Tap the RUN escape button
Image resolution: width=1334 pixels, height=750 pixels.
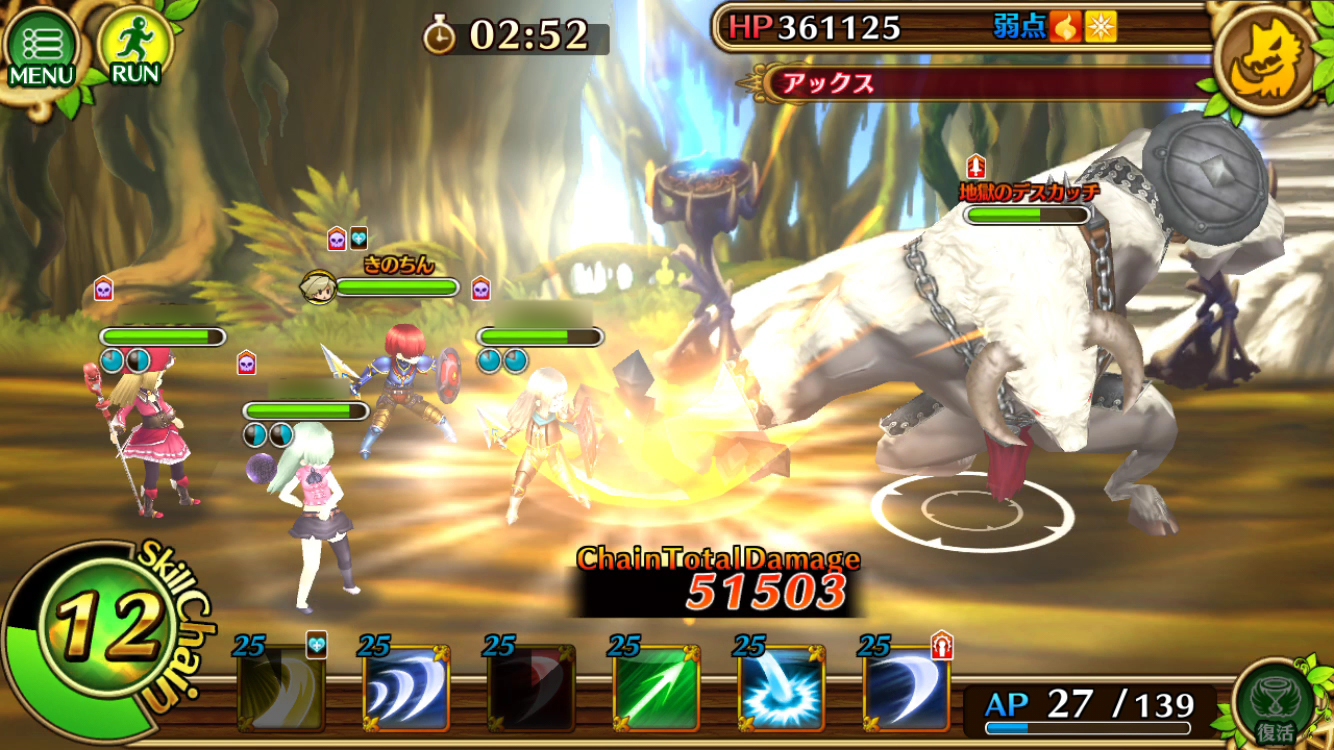(133, 47)
